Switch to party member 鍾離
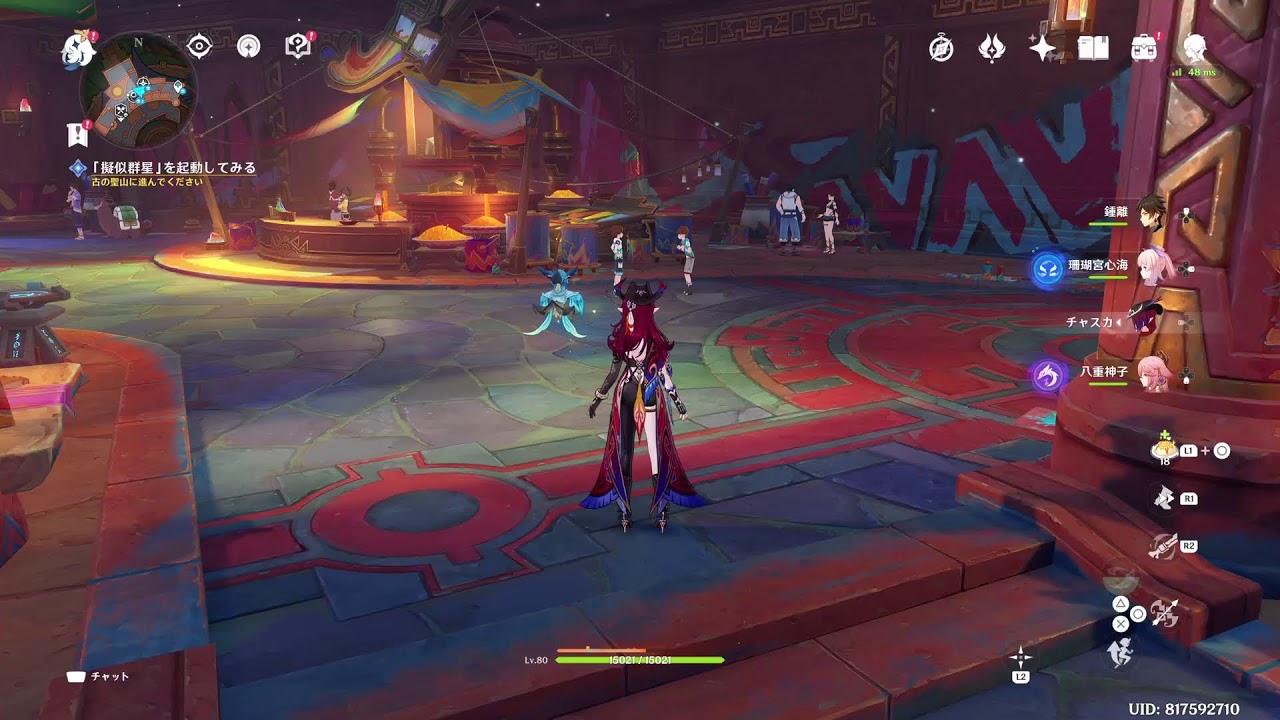This screenshot has height=720, width=1280. [1151, 213]
